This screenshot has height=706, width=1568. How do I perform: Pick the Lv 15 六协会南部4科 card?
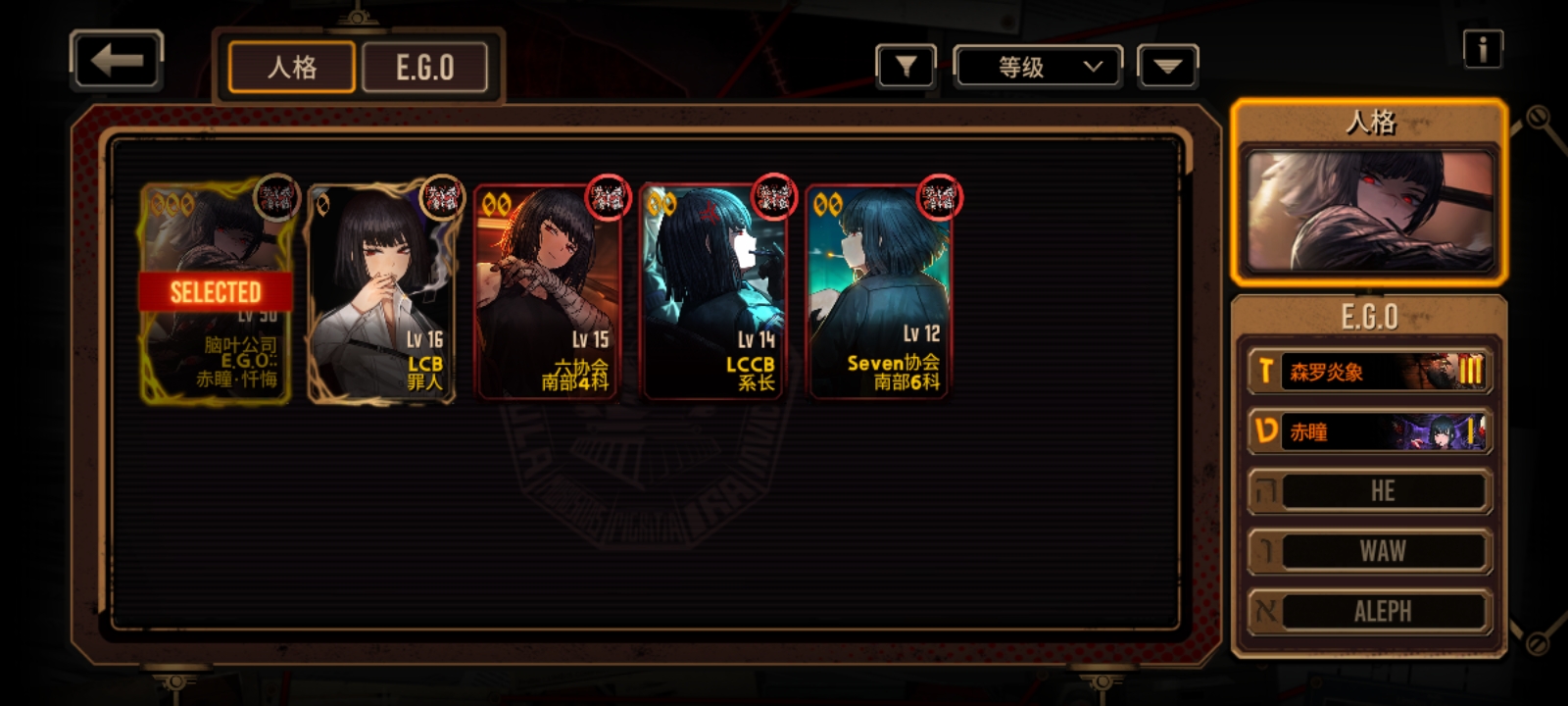[548, 292]
